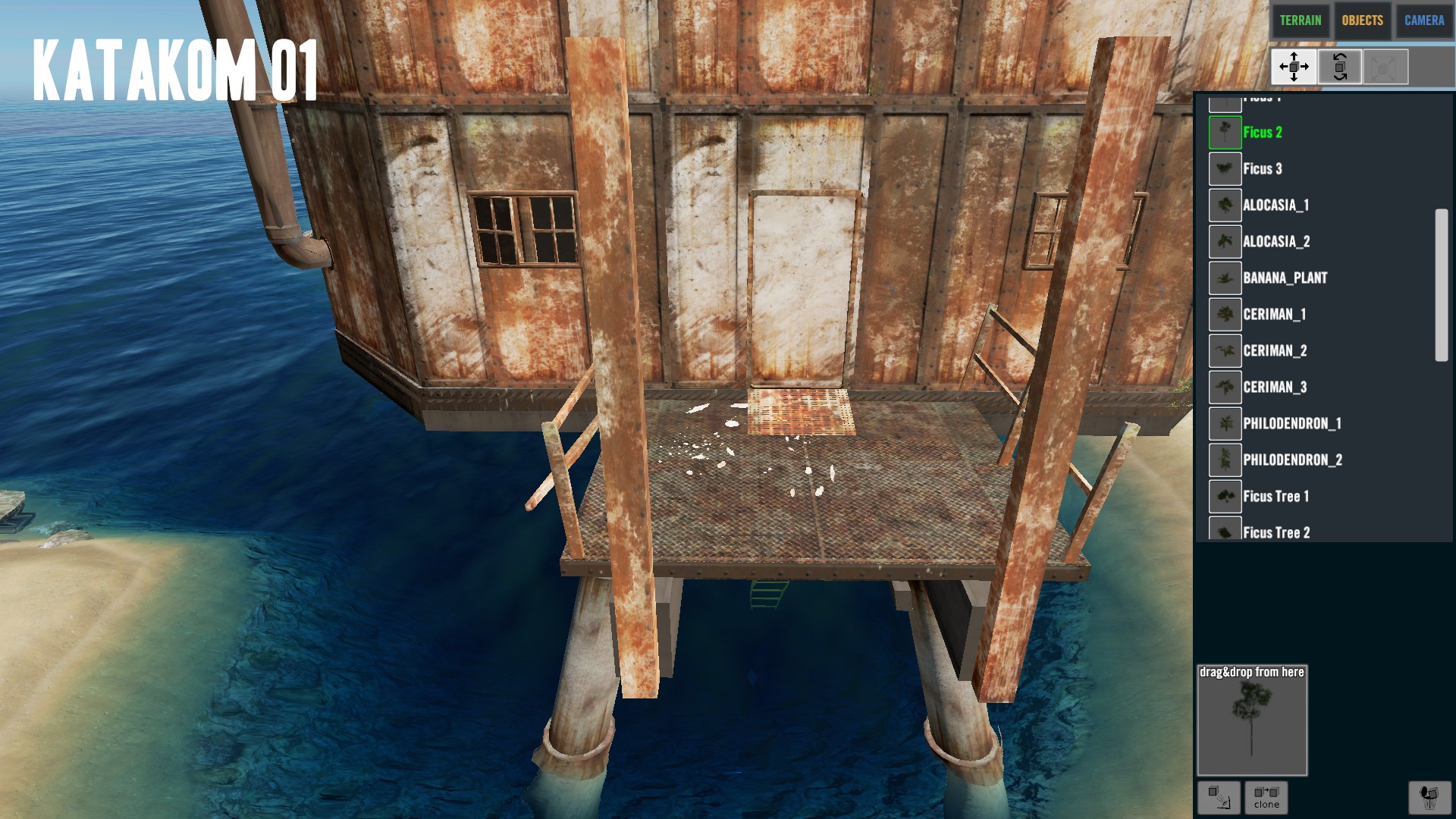This screenshot has height=819, width=1456.
Task: Click the clone object button
Action: [1266, 797]
